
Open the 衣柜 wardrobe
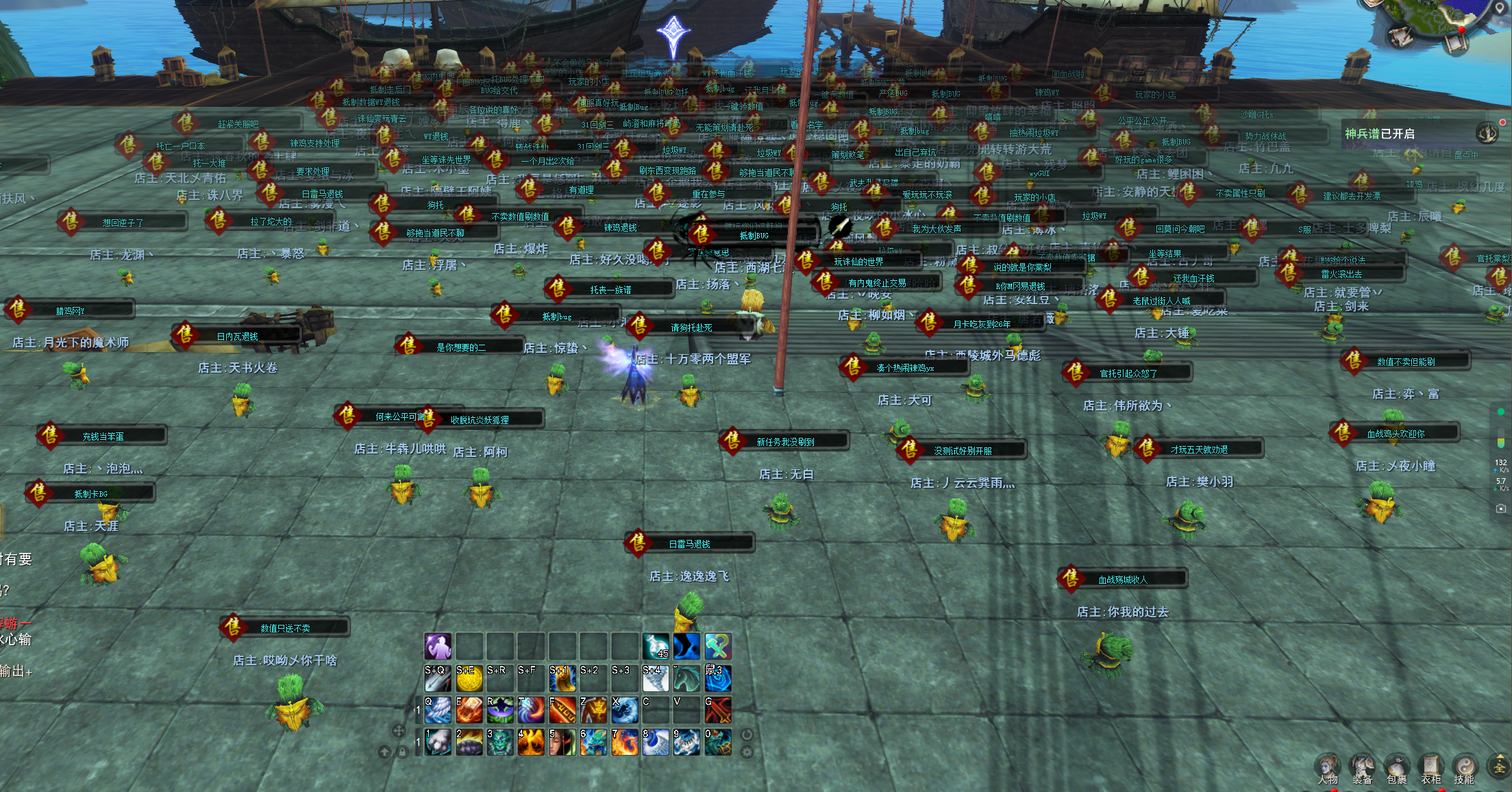tap(1430, 768)
